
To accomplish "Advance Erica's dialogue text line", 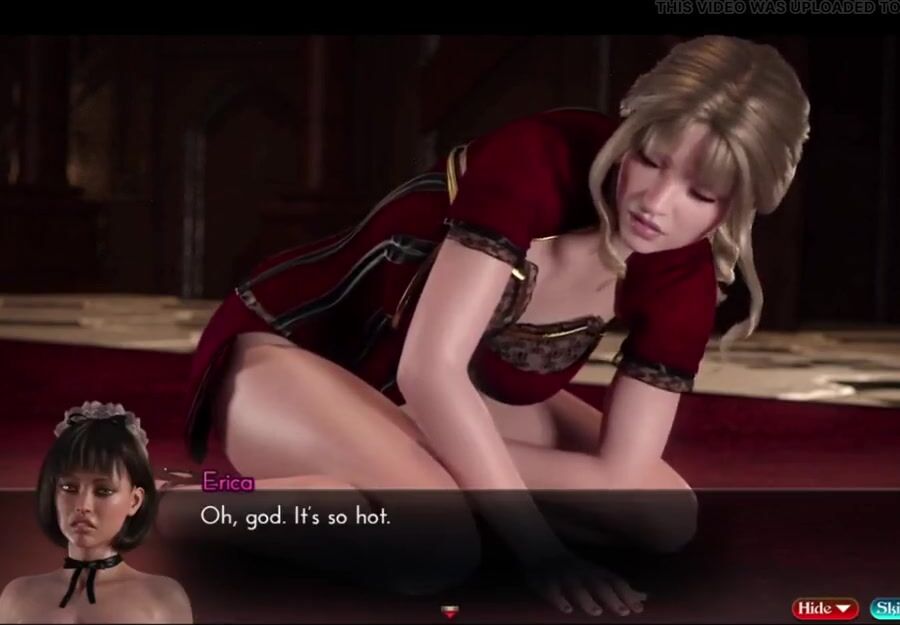I will click(295, 516).
